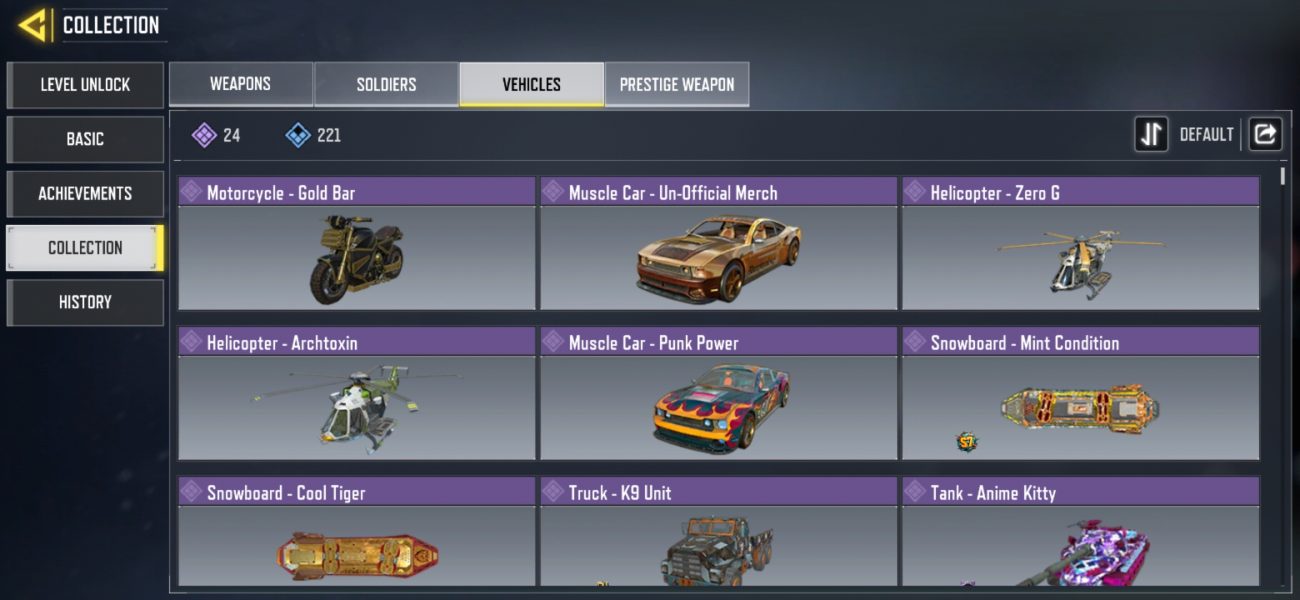1300x600 pixels.
Task: Open the History section
Action: tap(85, 302)
